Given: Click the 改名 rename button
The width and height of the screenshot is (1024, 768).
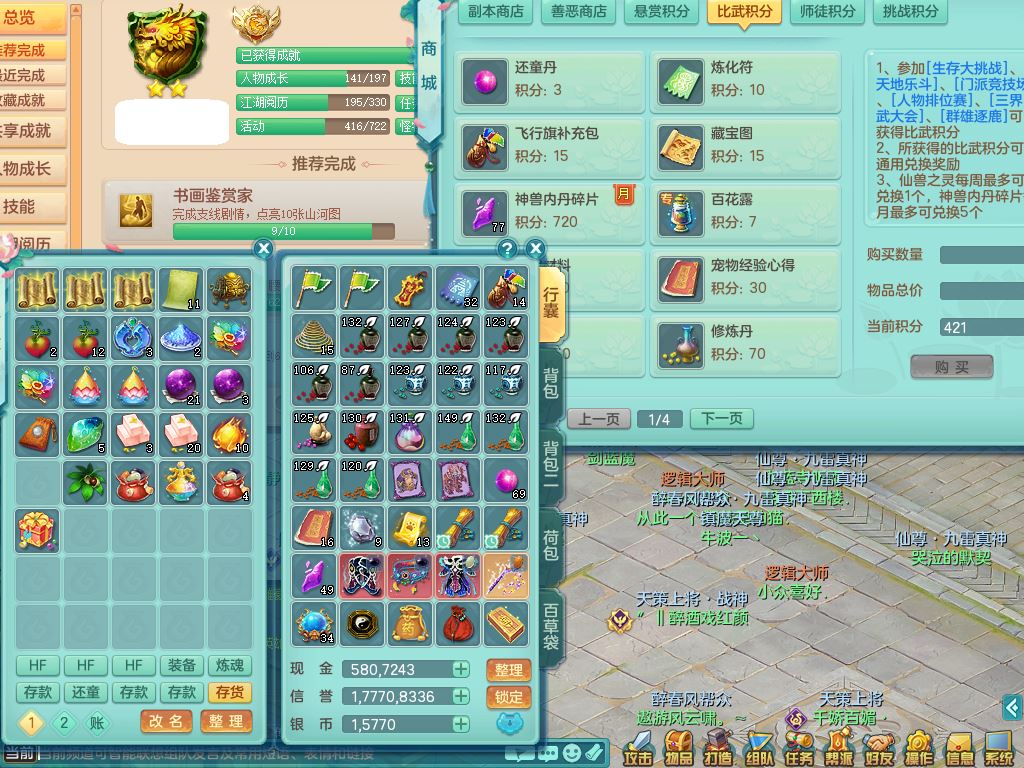Looking at the screenshot, I should (x=166, y=721).
